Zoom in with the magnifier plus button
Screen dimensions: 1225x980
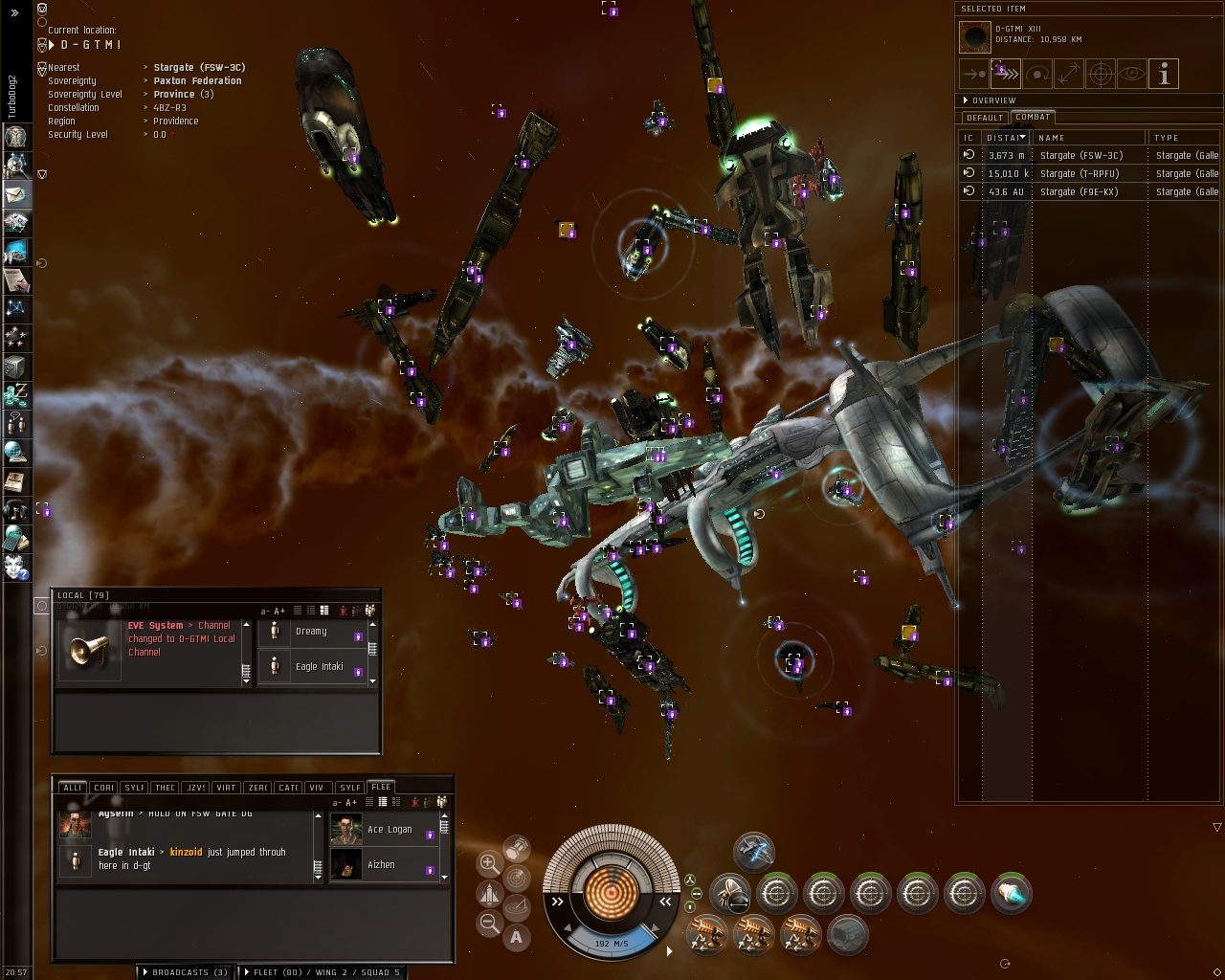(488, 862)
